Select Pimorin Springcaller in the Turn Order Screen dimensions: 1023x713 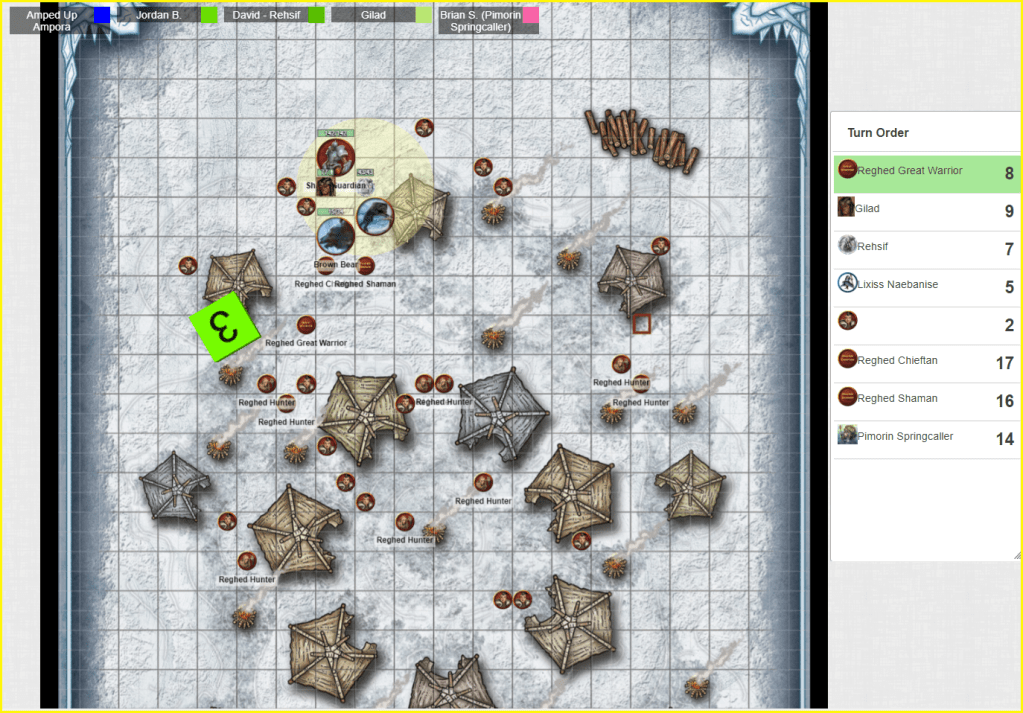910,437
